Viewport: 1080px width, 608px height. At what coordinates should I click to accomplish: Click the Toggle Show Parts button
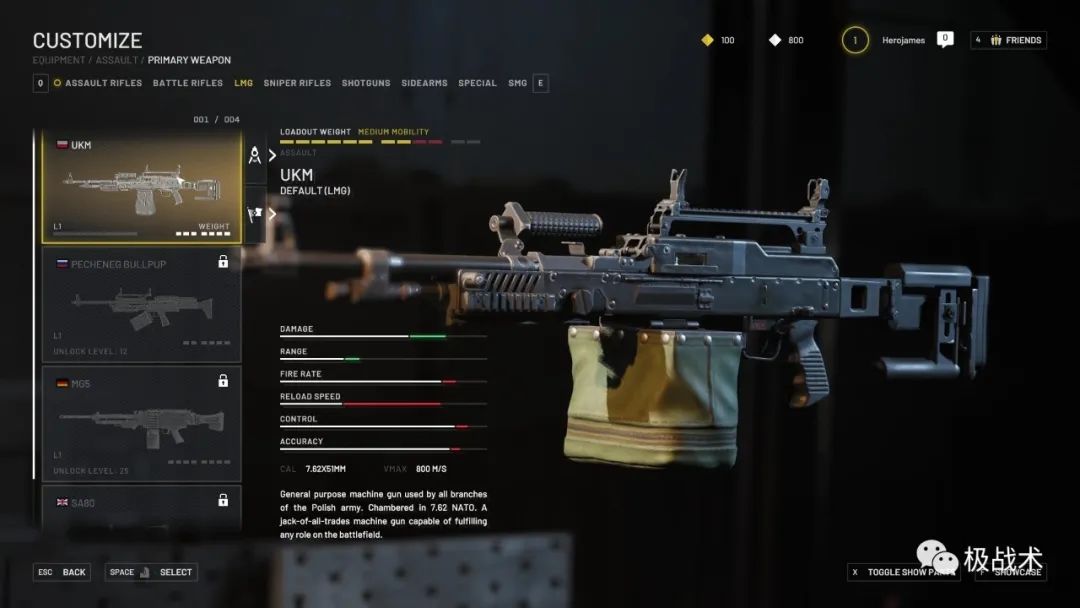coord(903,572)
